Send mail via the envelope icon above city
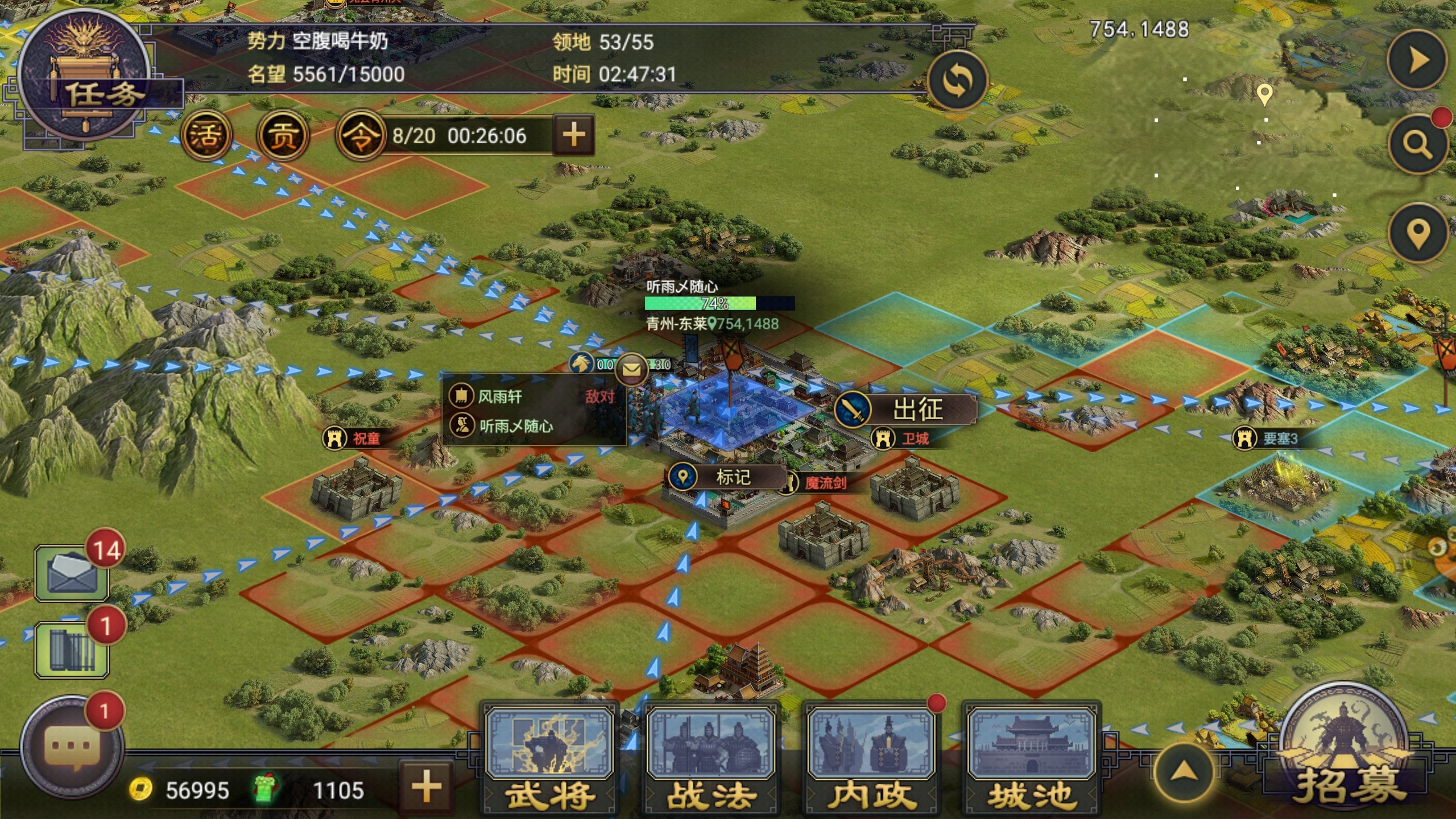This screenshot has height=819, width=1456. tap(631, 369)
